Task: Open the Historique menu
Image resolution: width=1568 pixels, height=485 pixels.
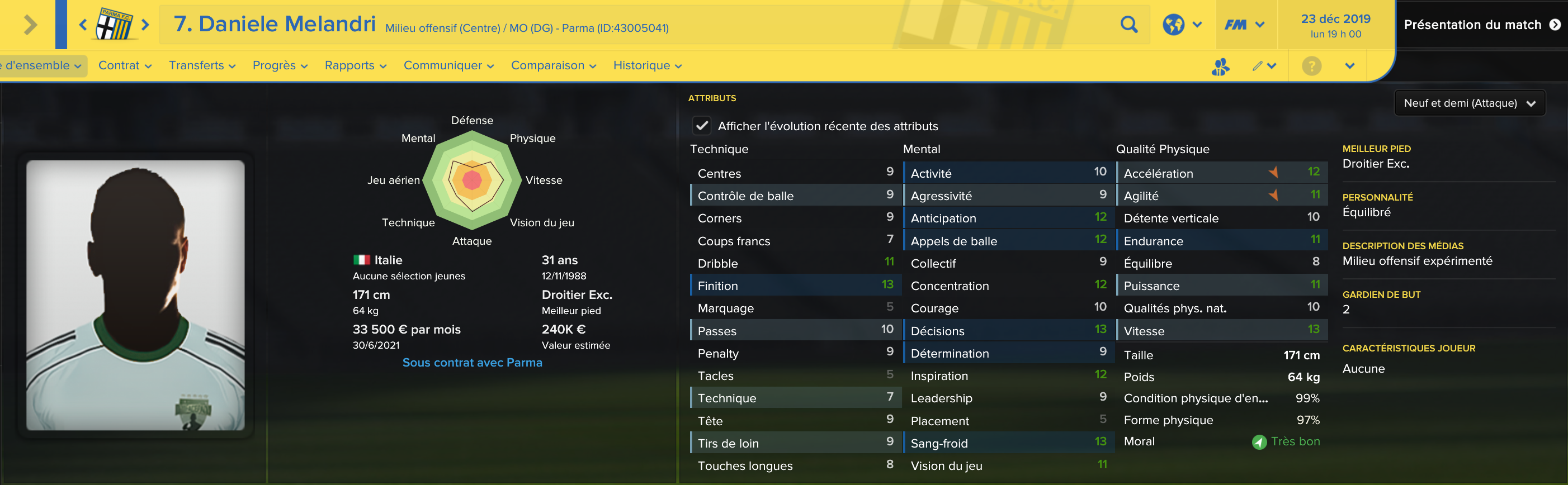Action: click(647, 66)
